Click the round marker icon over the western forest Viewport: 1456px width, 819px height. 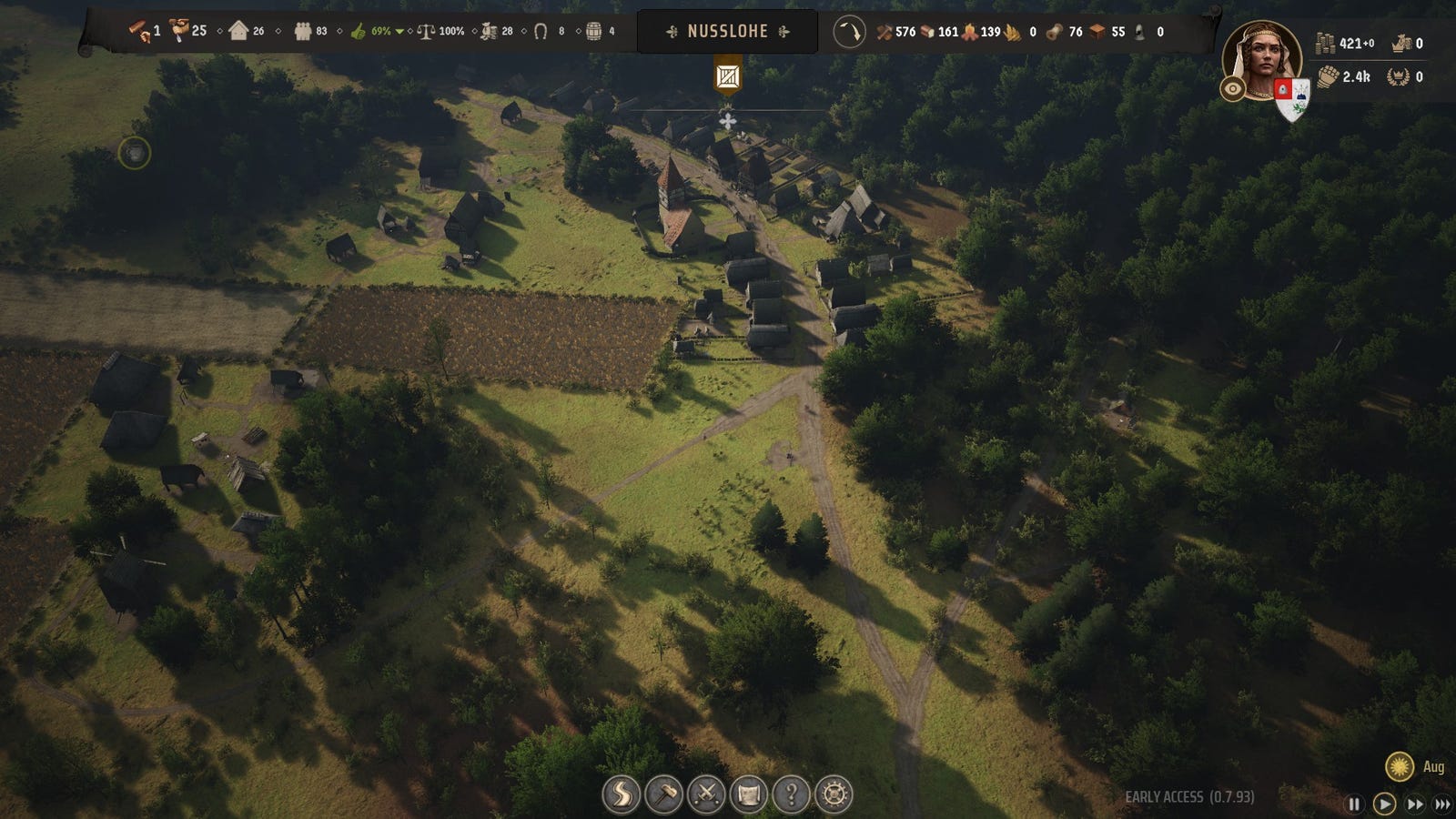pos(135,153)
